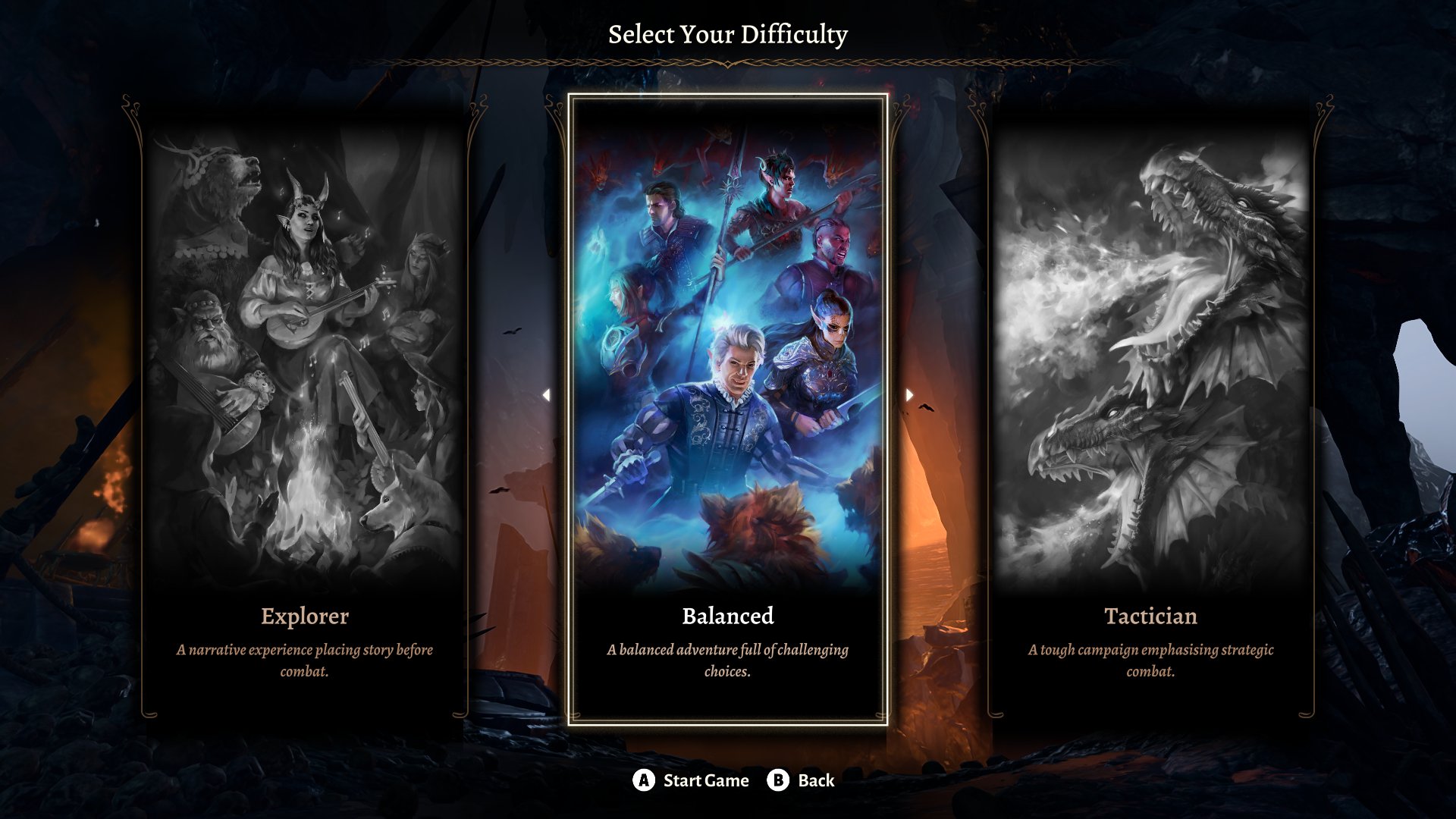Select the Balanced difficulty card
1456x819 pixels.
point(728,409)
